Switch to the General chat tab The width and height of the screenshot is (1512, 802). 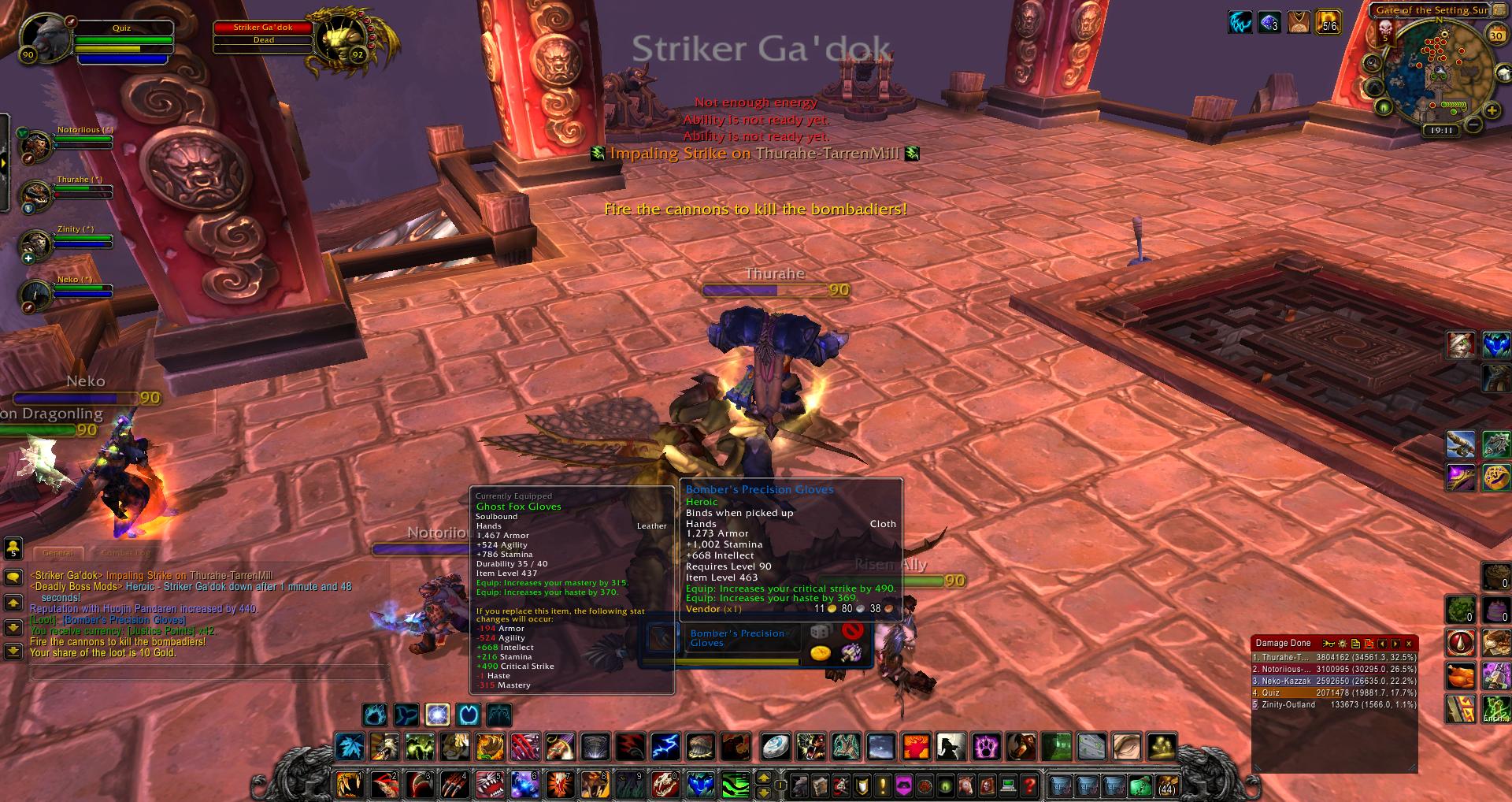(x=58, y=553)
